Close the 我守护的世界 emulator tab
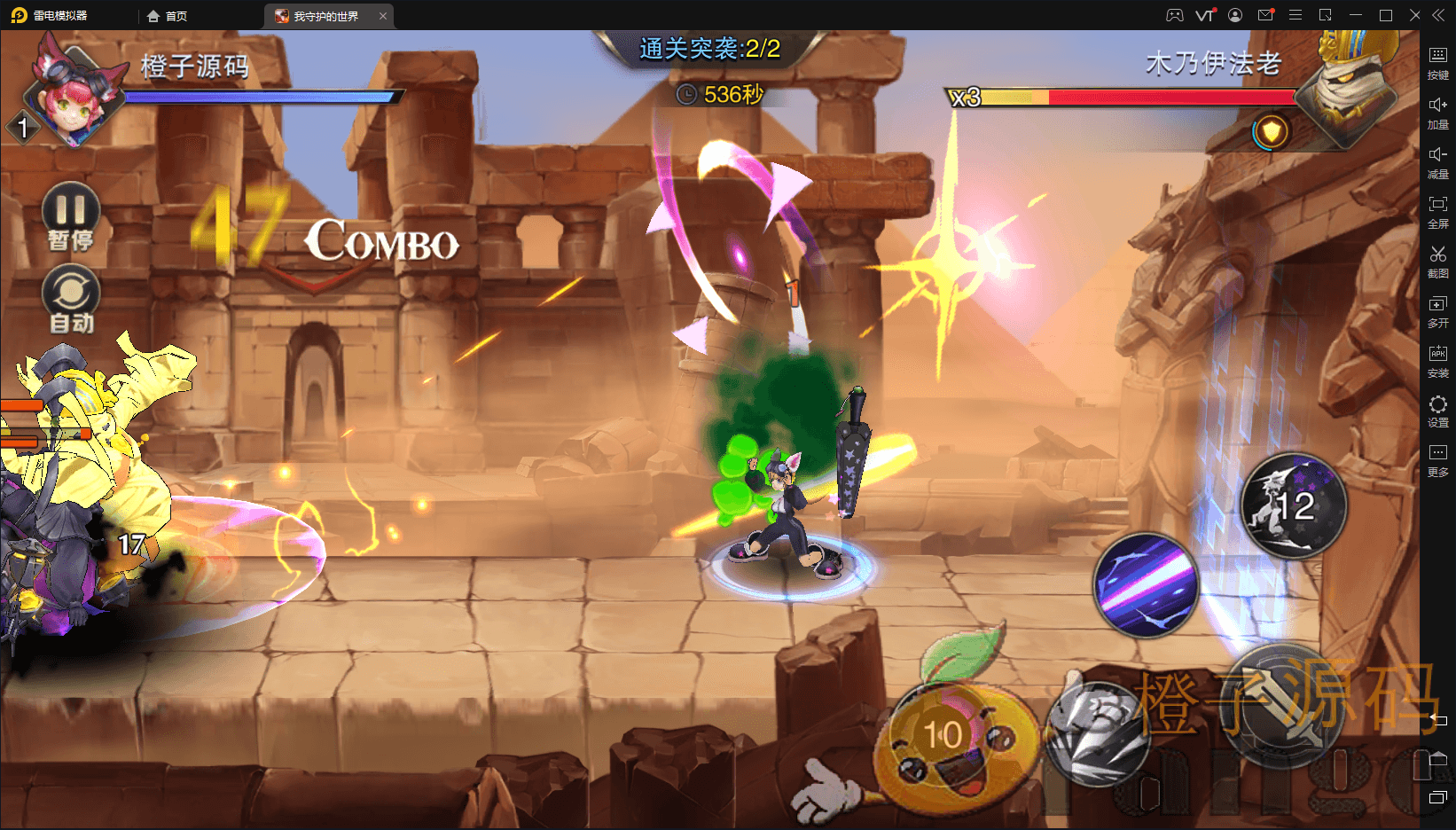 click(x=383, y=16)
